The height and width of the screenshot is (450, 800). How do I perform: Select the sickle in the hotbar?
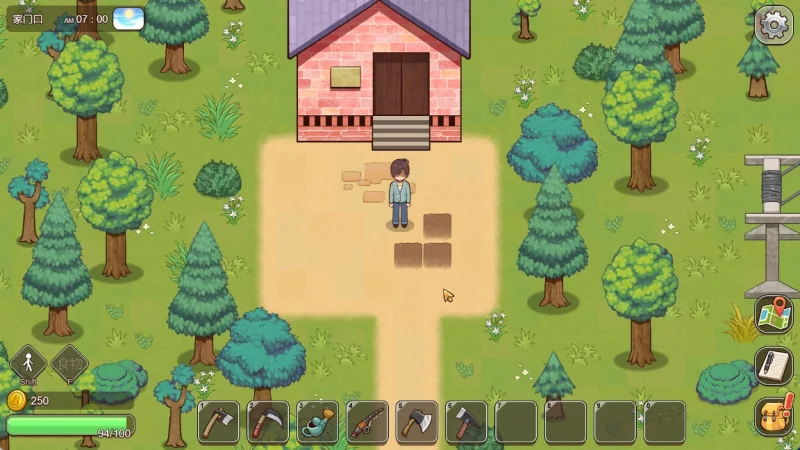[x=268, y=422]
